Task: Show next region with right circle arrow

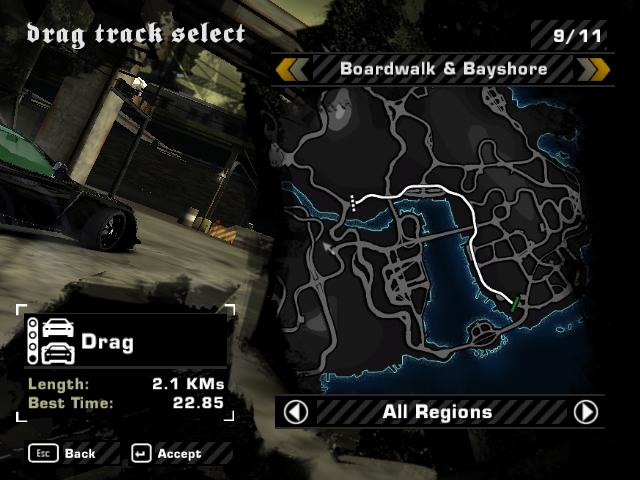Action: pyautogui.click(x=586, y=412)
